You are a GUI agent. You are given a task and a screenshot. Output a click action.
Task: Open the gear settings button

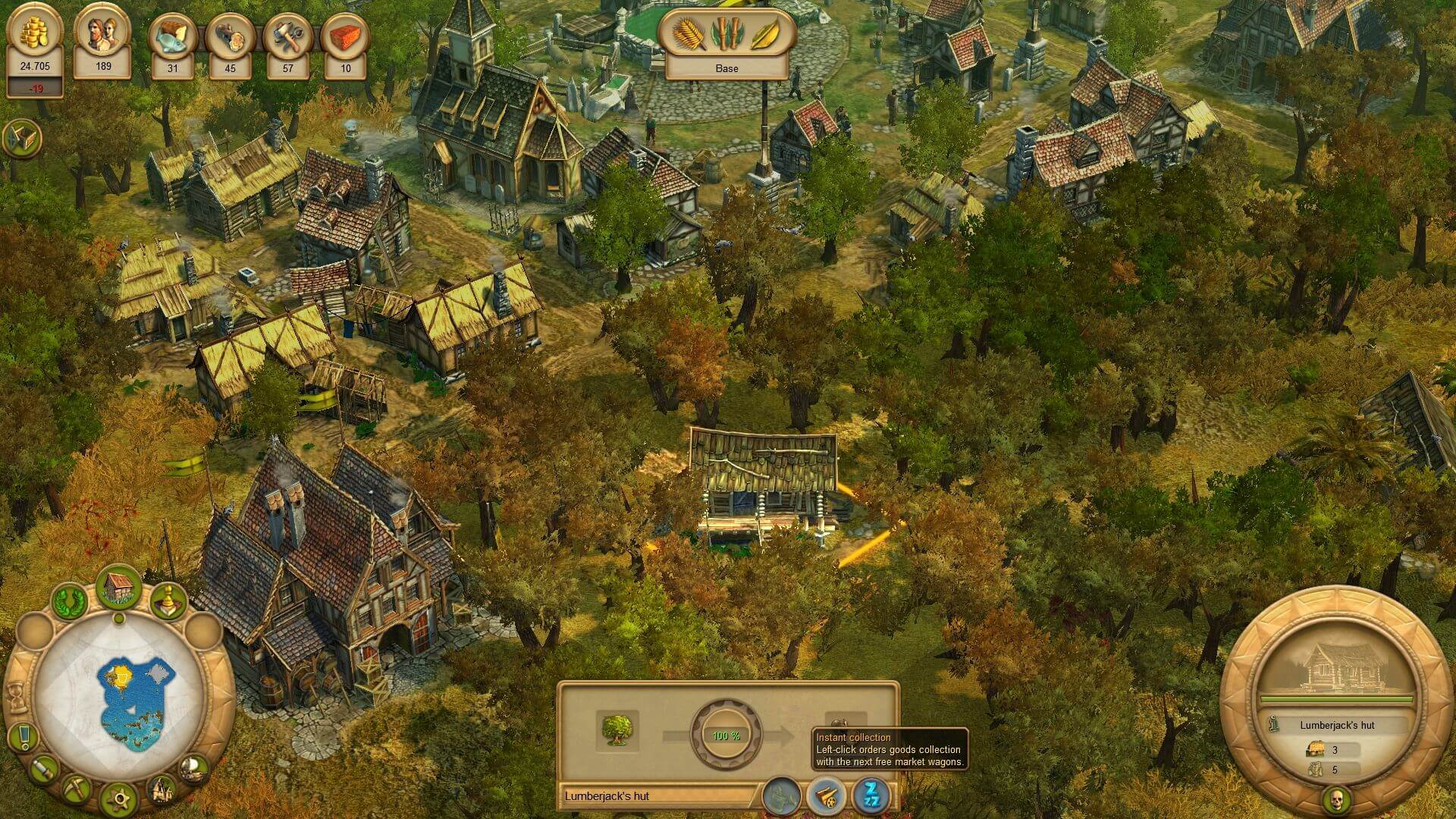[x=119, y=799]
